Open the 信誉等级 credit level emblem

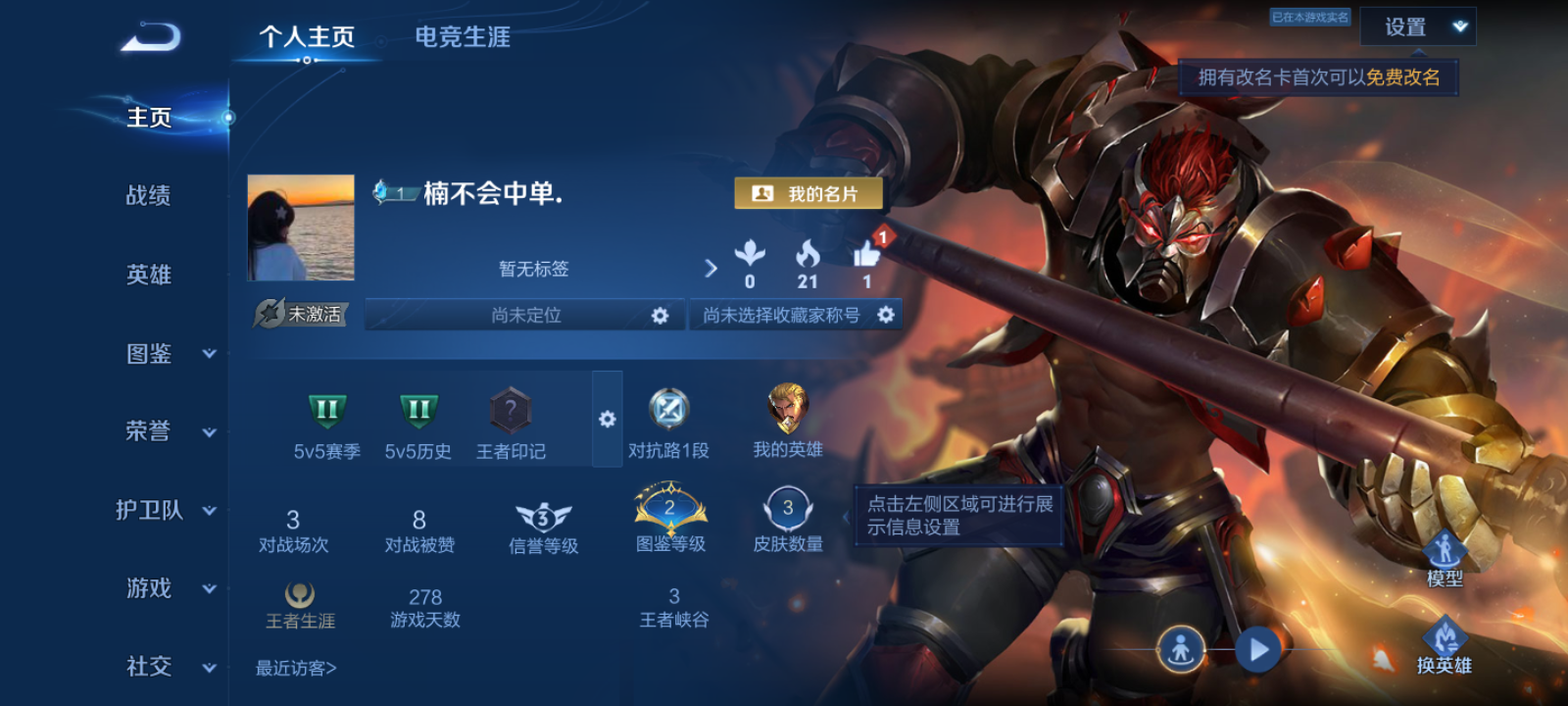click(x=542, y=513)
